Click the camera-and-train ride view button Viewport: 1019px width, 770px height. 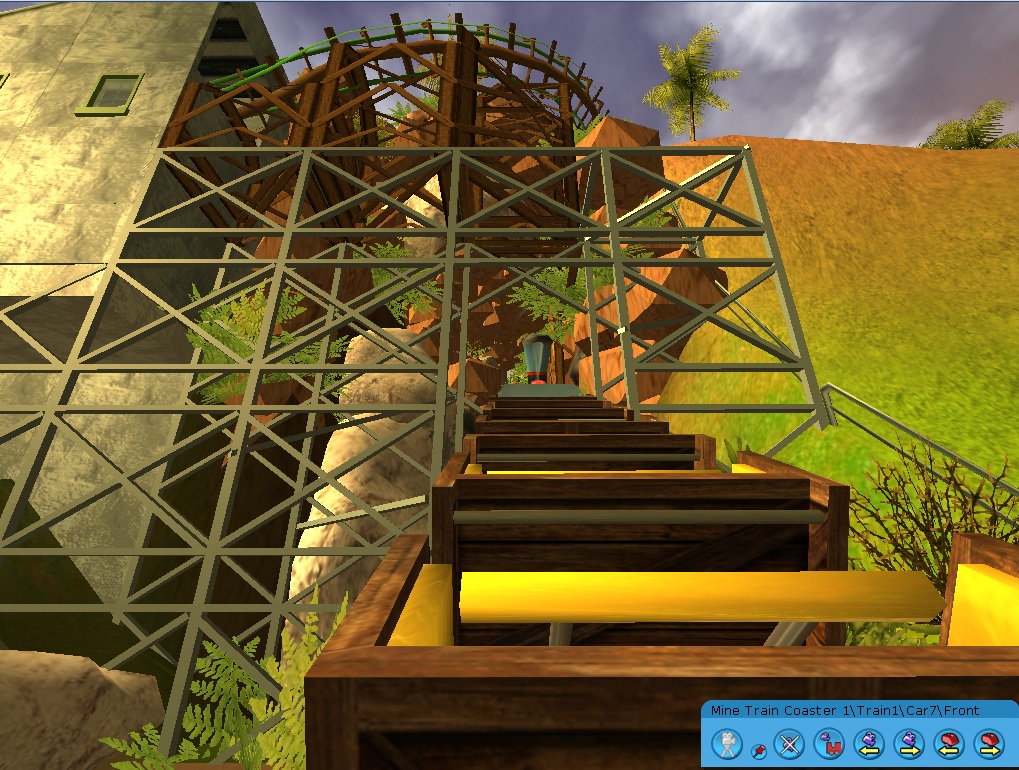[x=828, y=743]
